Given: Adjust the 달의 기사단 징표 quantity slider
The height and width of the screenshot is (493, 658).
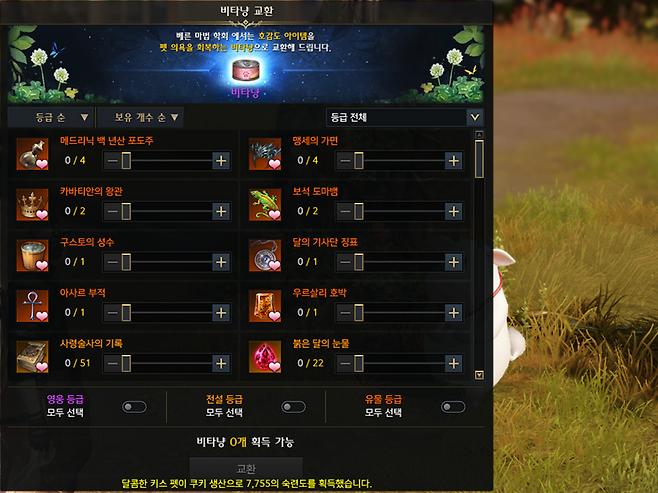Looking at the screenshot, I should point(359,262).
